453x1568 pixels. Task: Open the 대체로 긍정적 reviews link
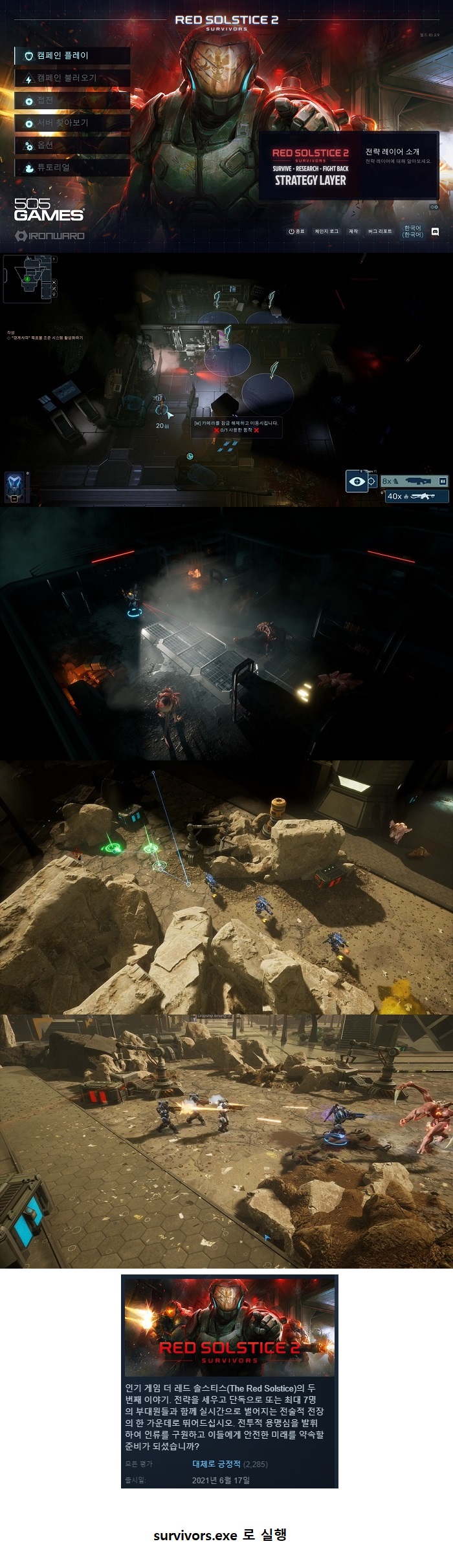point(216,1464)
